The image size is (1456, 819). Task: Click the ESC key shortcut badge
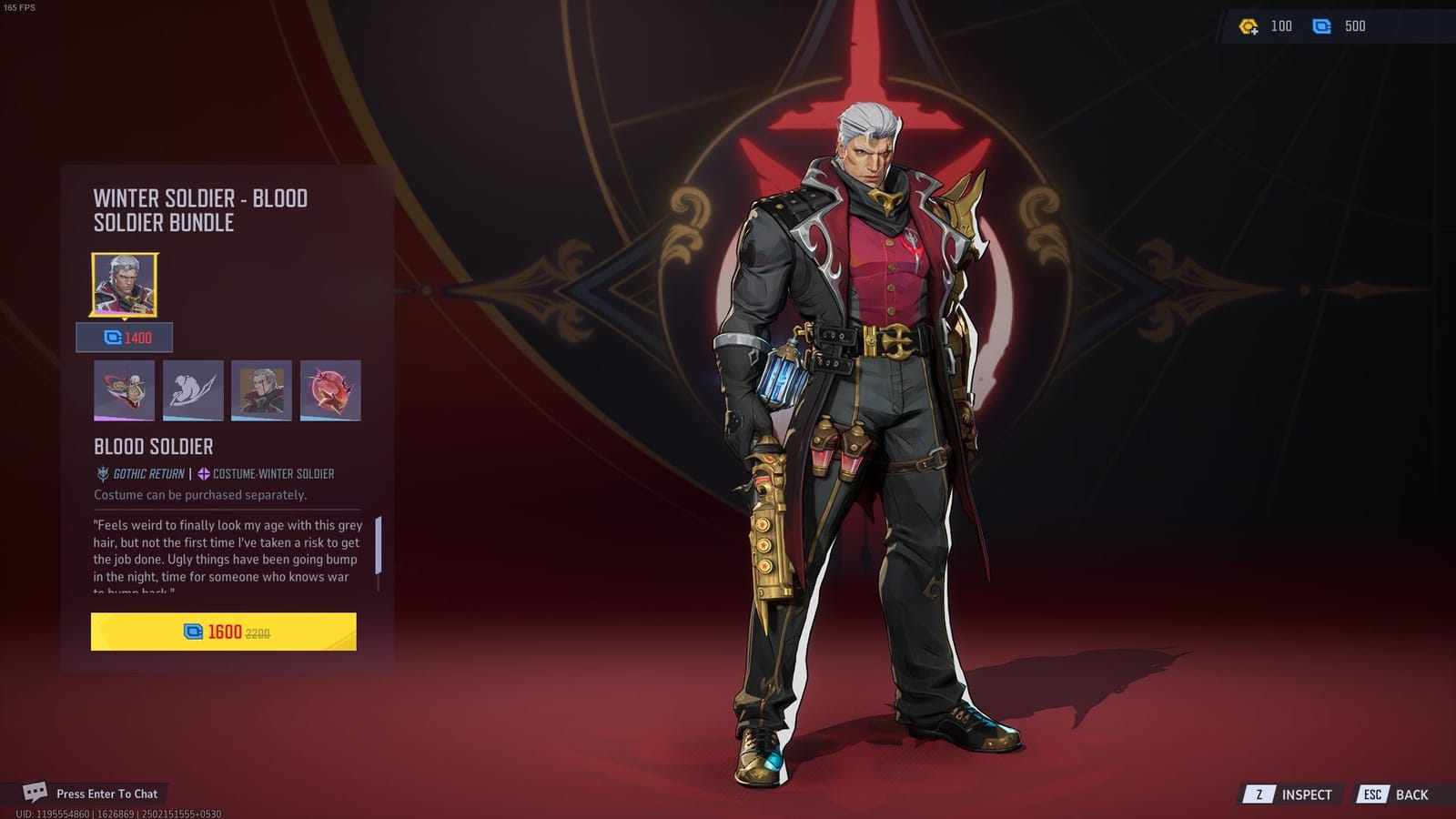1372,794
